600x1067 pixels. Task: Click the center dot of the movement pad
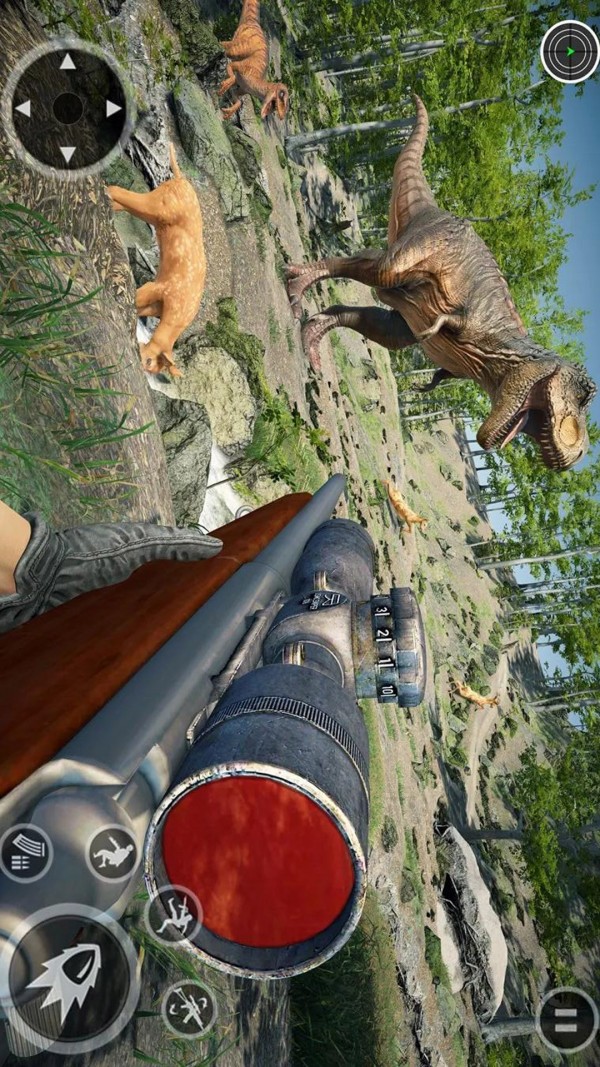point(67,108)
